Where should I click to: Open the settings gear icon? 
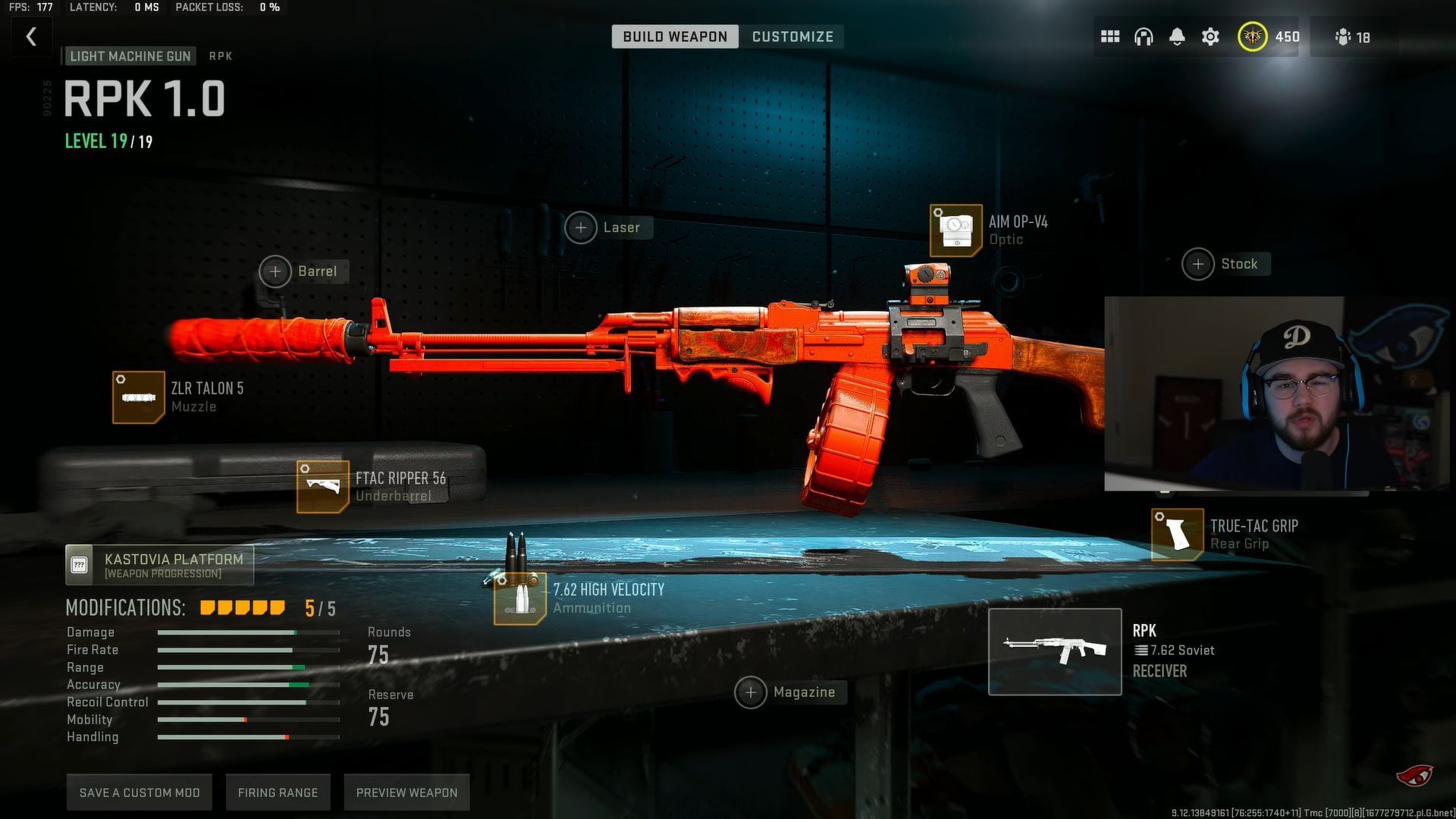coord(1210,36)
